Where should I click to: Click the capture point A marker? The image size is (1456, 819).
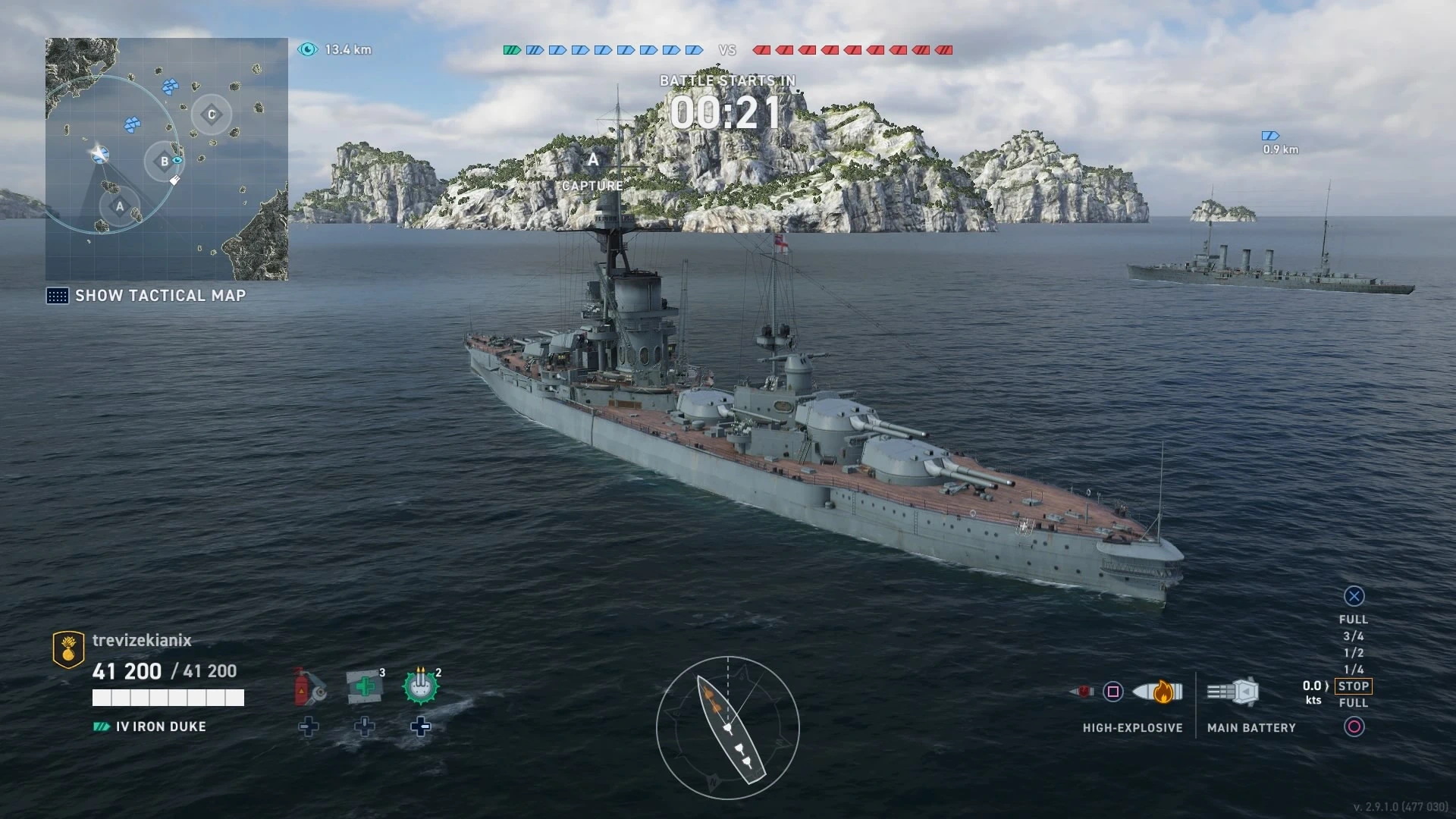[x=593, y=160]
